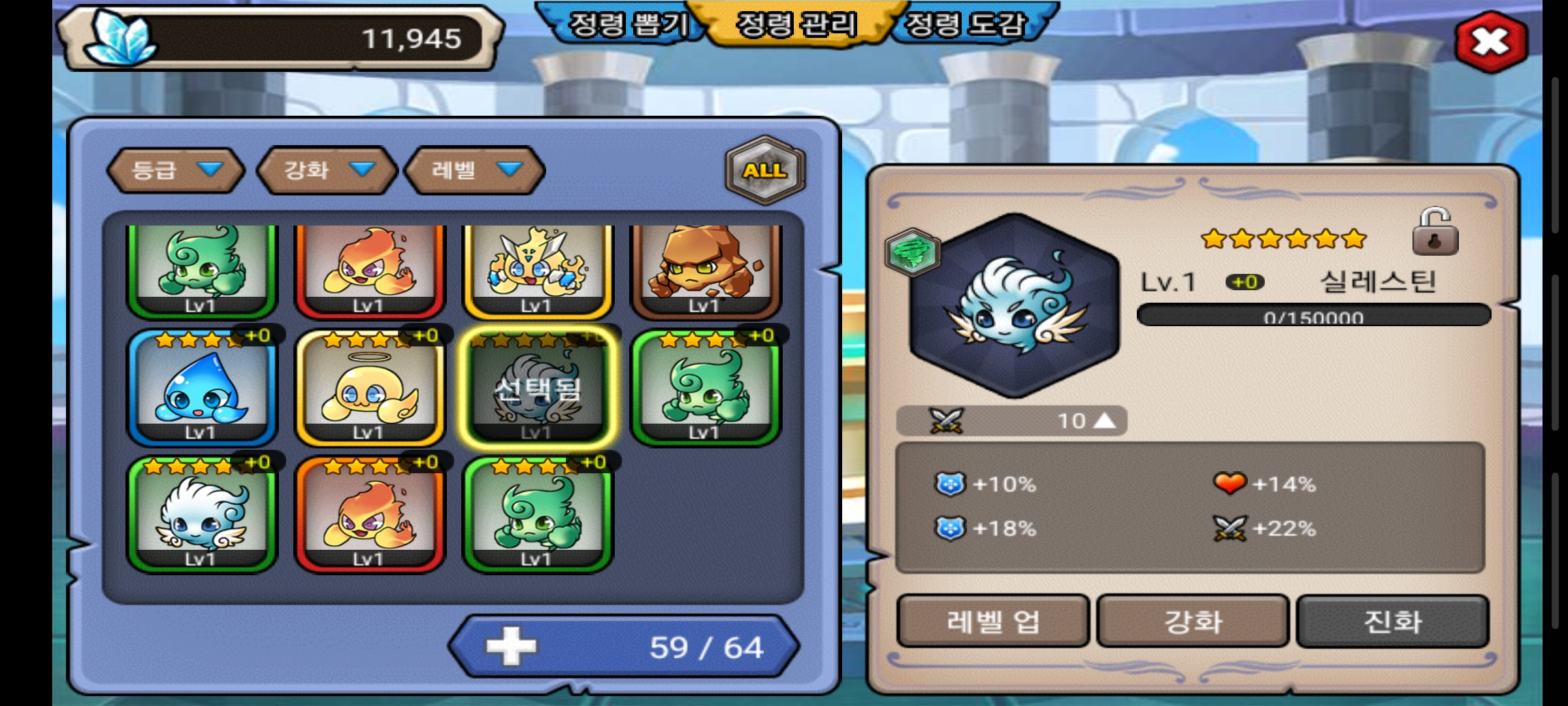
Task: Switch to the 정령 뽑기 tab
Action: point(628,25)
